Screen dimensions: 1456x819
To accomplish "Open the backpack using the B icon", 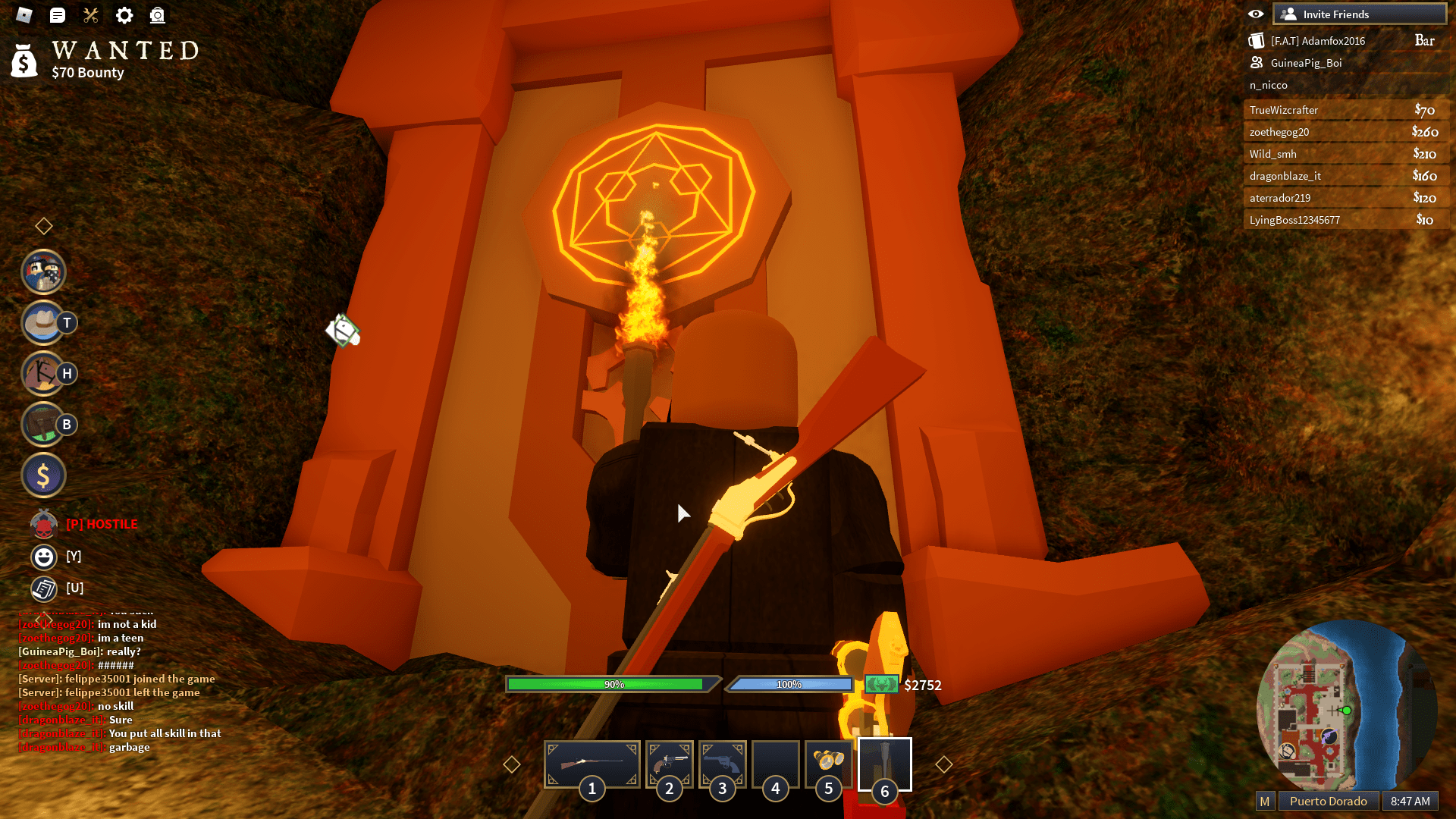I will tap(43, 424).
